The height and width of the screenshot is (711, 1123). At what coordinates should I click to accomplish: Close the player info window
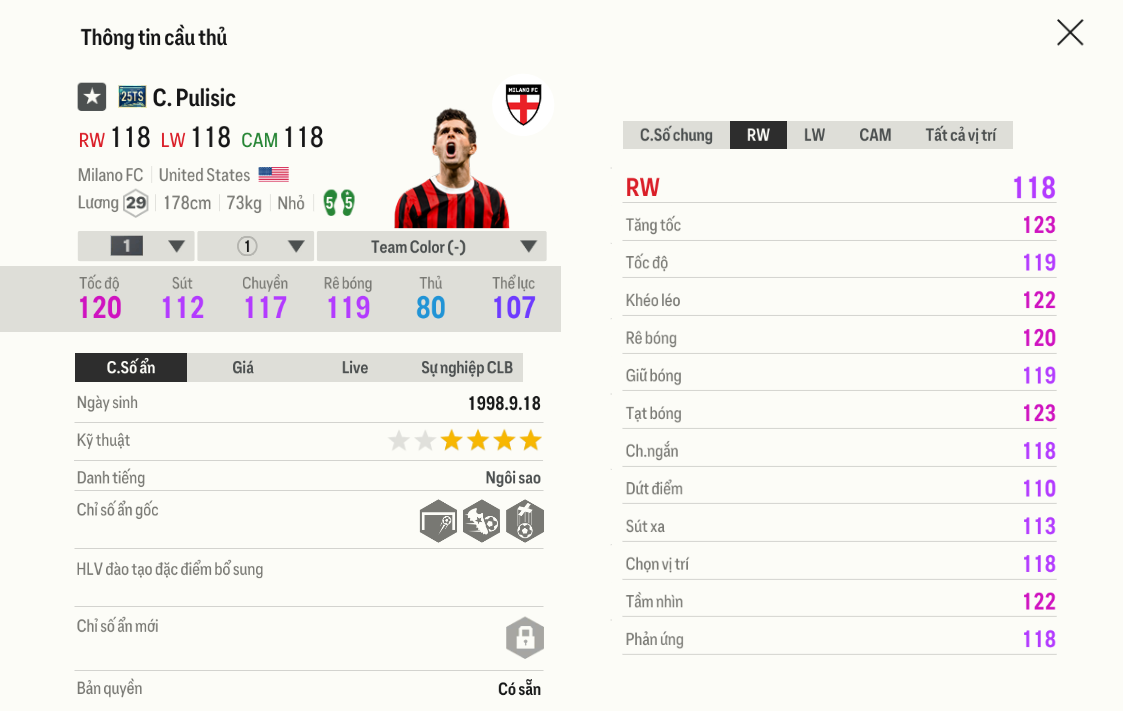(x=1069, y=33)
